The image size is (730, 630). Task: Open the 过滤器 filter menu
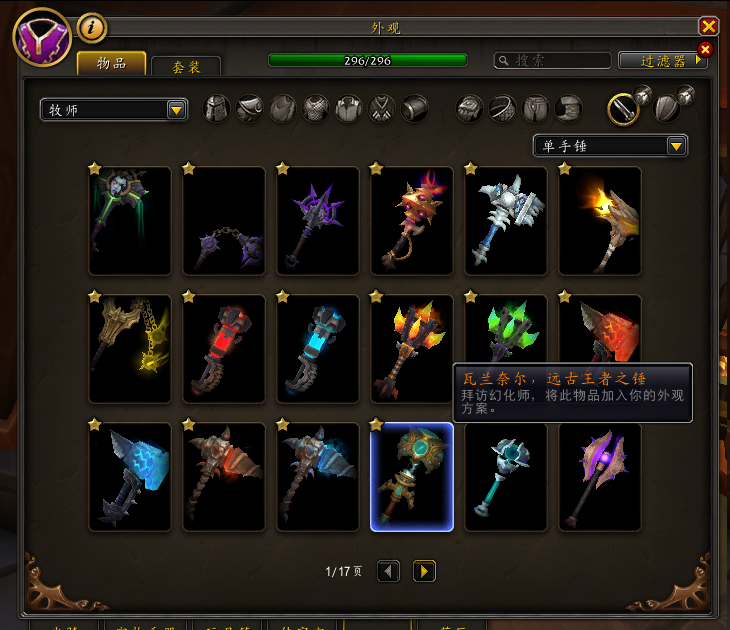click(x=663, y=61)
